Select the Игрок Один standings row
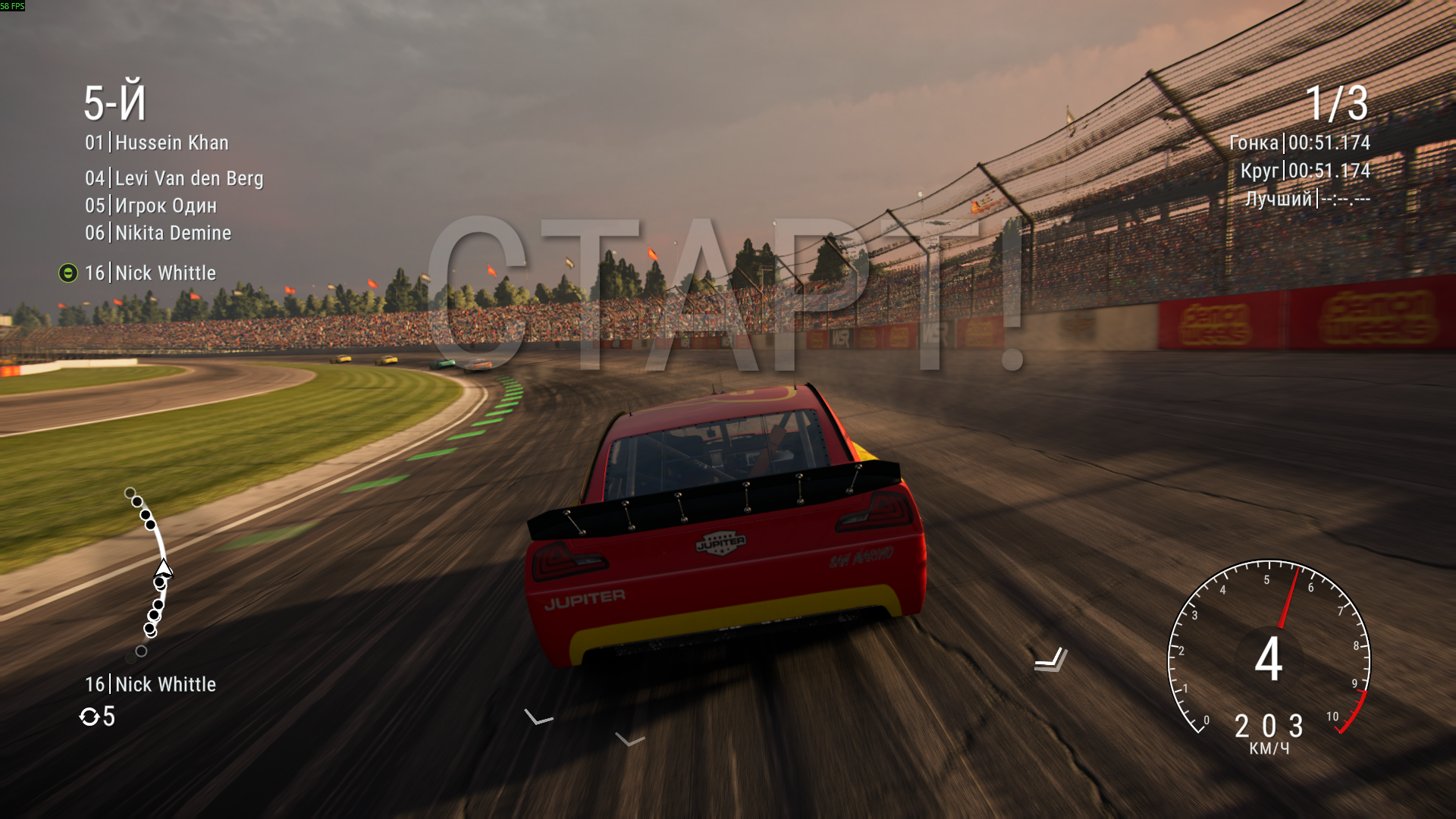1456x819 pixels. point(151,206)
